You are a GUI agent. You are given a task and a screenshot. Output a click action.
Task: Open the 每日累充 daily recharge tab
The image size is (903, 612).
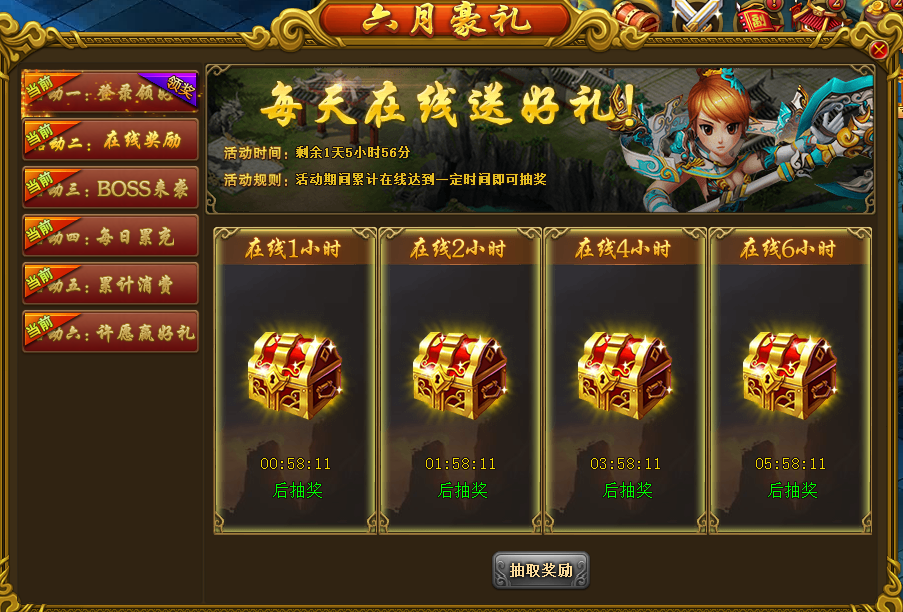click(111, 236)
